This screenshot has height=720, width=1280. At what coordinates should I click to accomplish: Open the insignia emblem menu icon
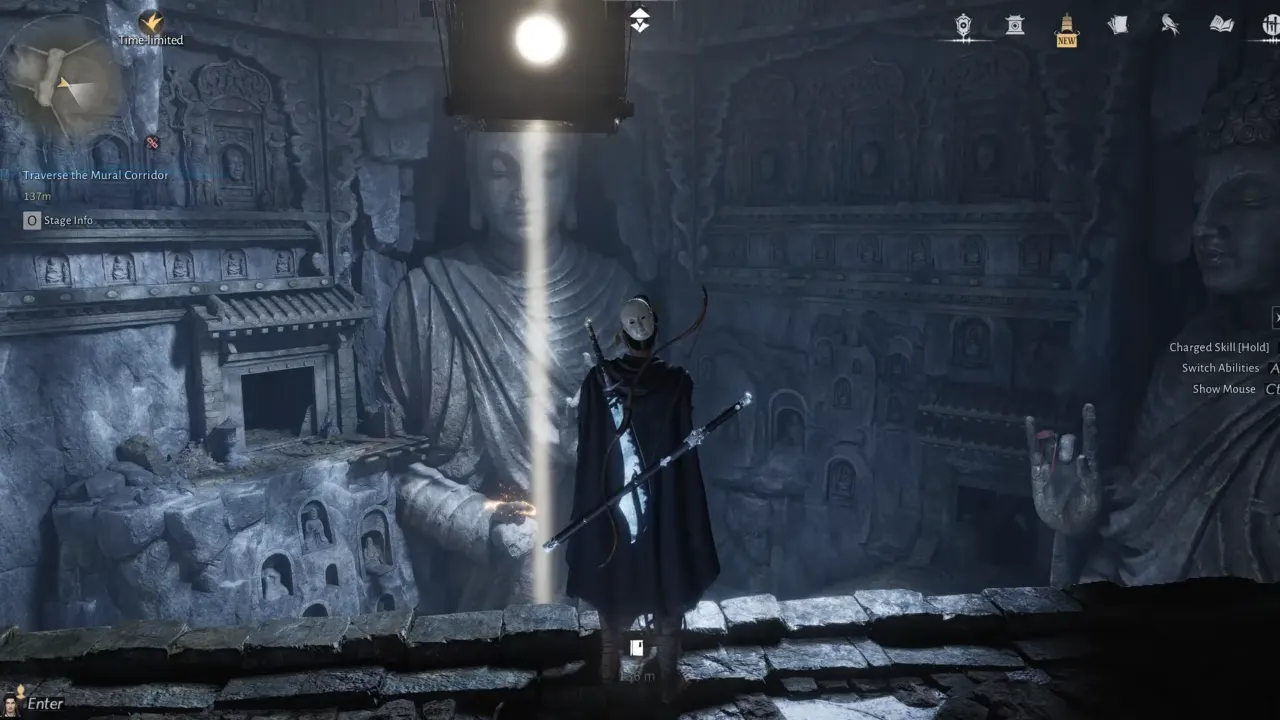pyautogui.click(x=963, y=25)
